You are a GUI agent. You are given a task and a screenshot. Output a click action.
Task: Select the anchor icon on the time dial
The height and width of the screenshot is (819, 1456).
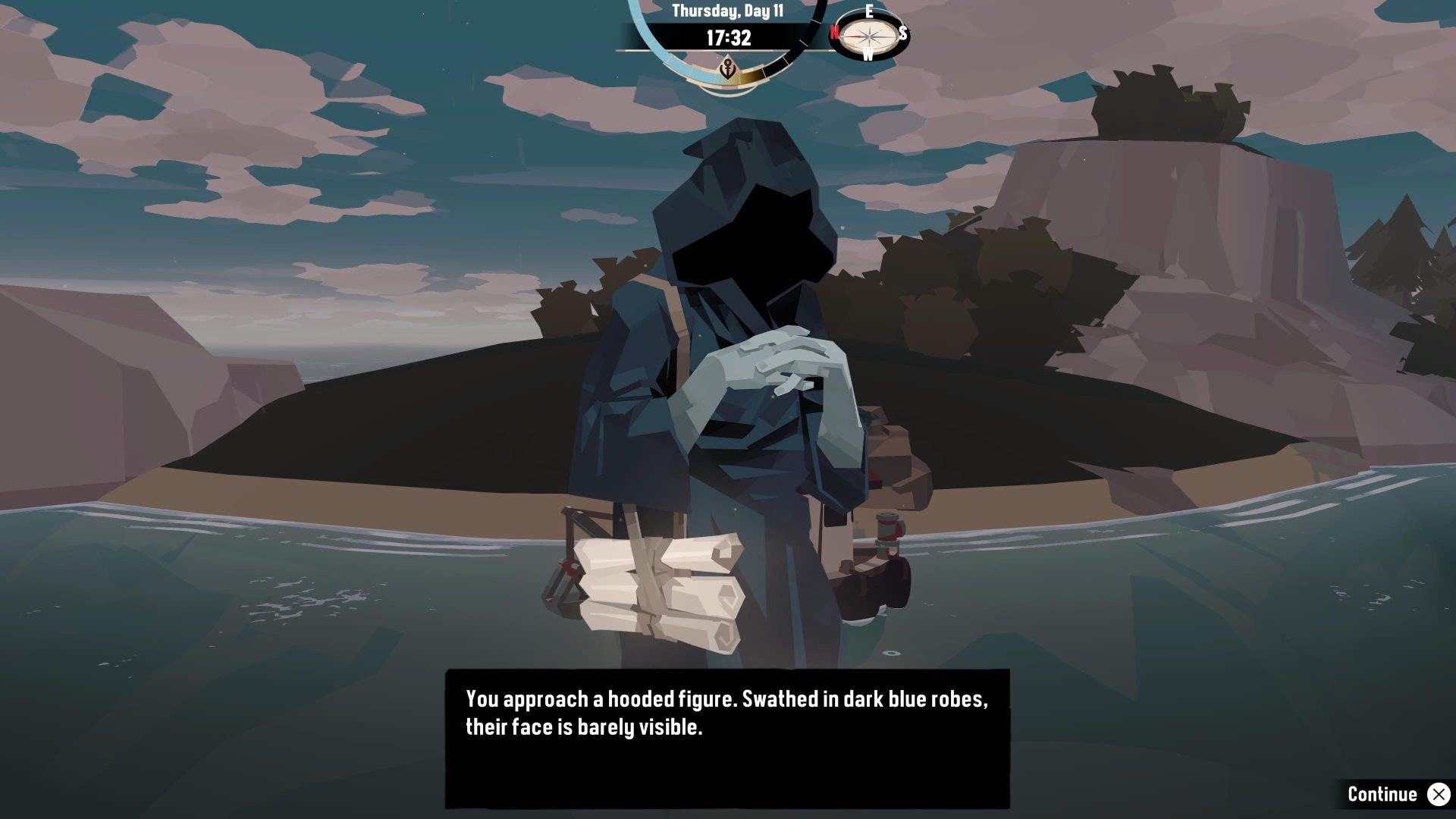click(727, 70)
